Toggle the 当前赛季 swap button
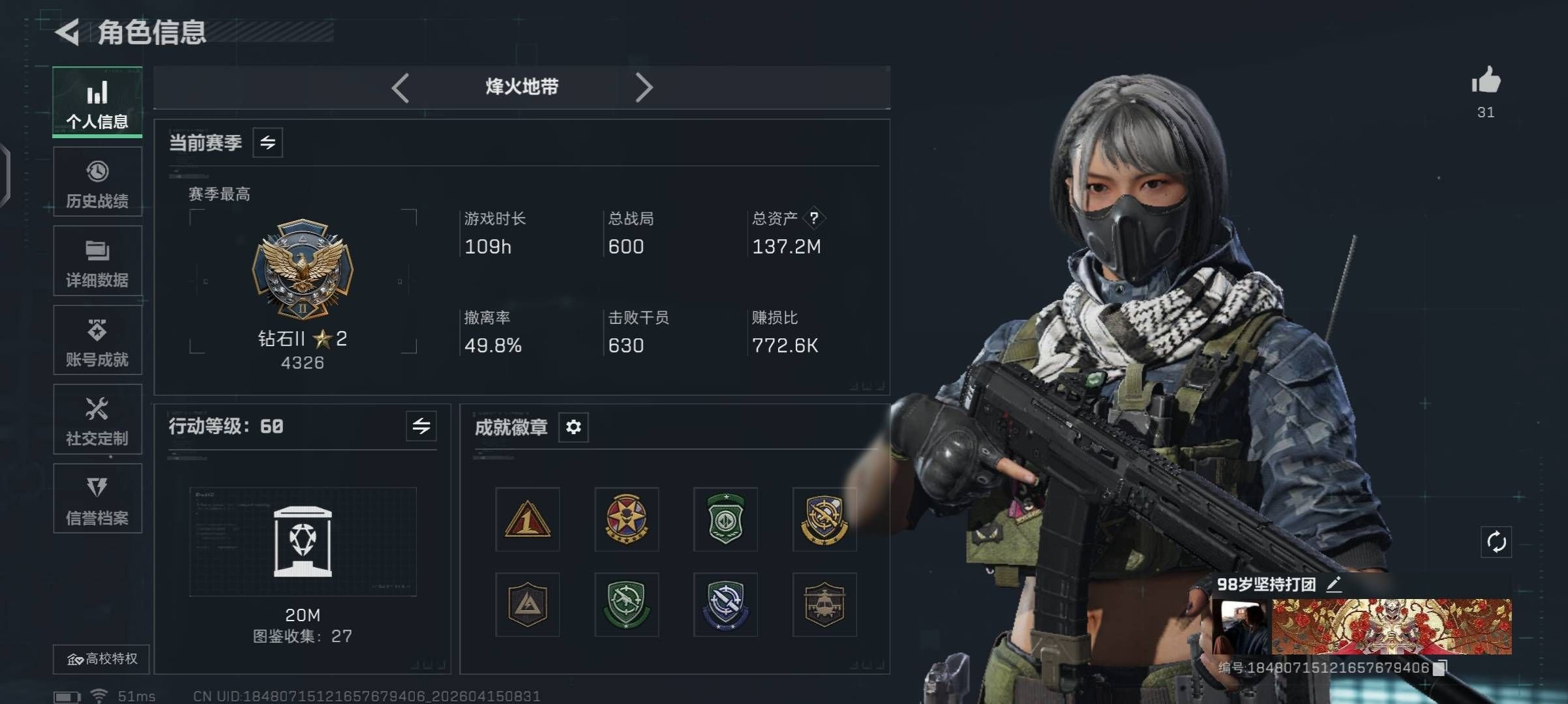1568x704 pixels. coord(267,143)
